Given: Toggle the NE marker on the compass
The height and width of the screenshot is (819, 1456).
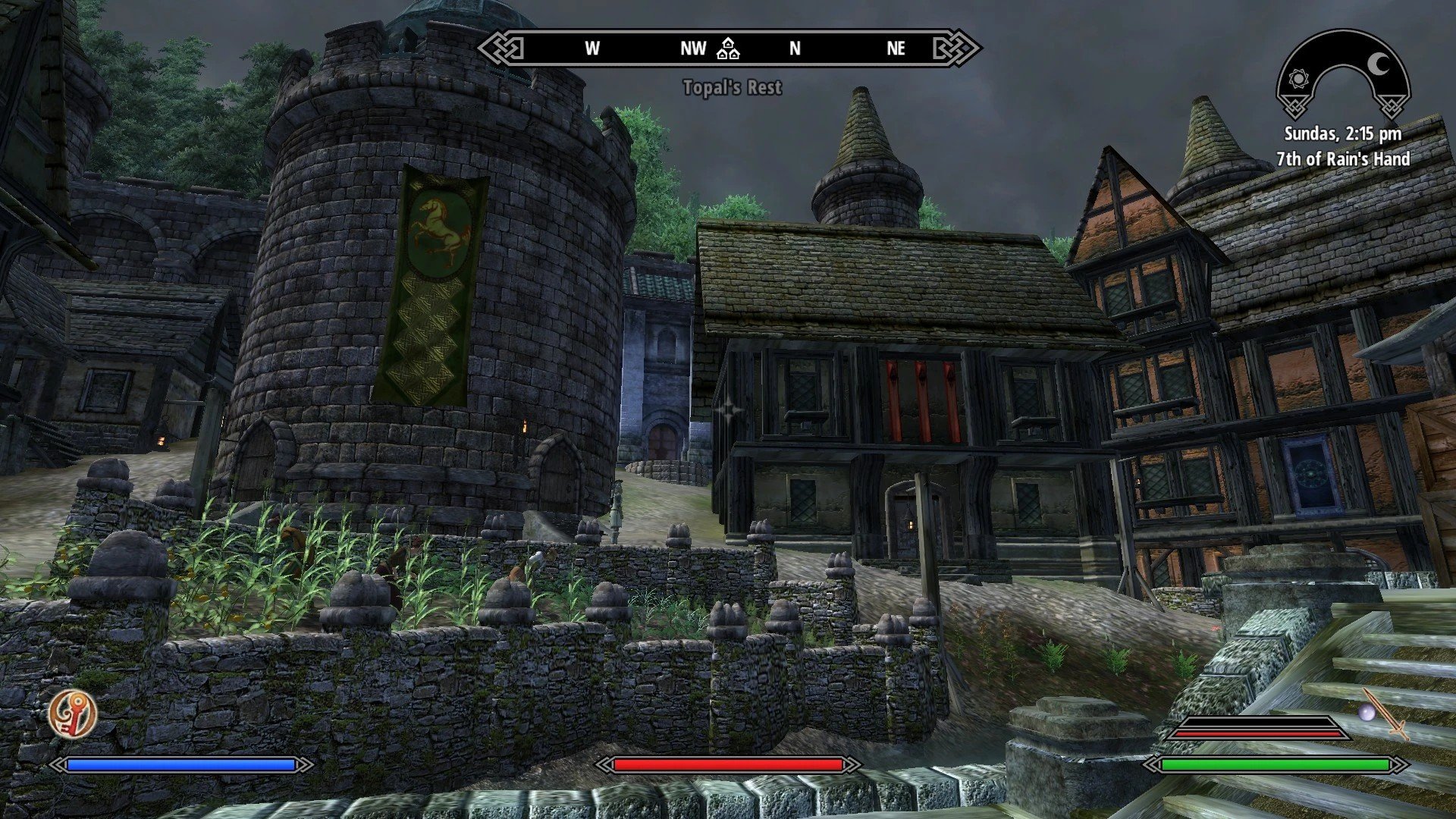Looking at the screenshot, I should (895, 49).
